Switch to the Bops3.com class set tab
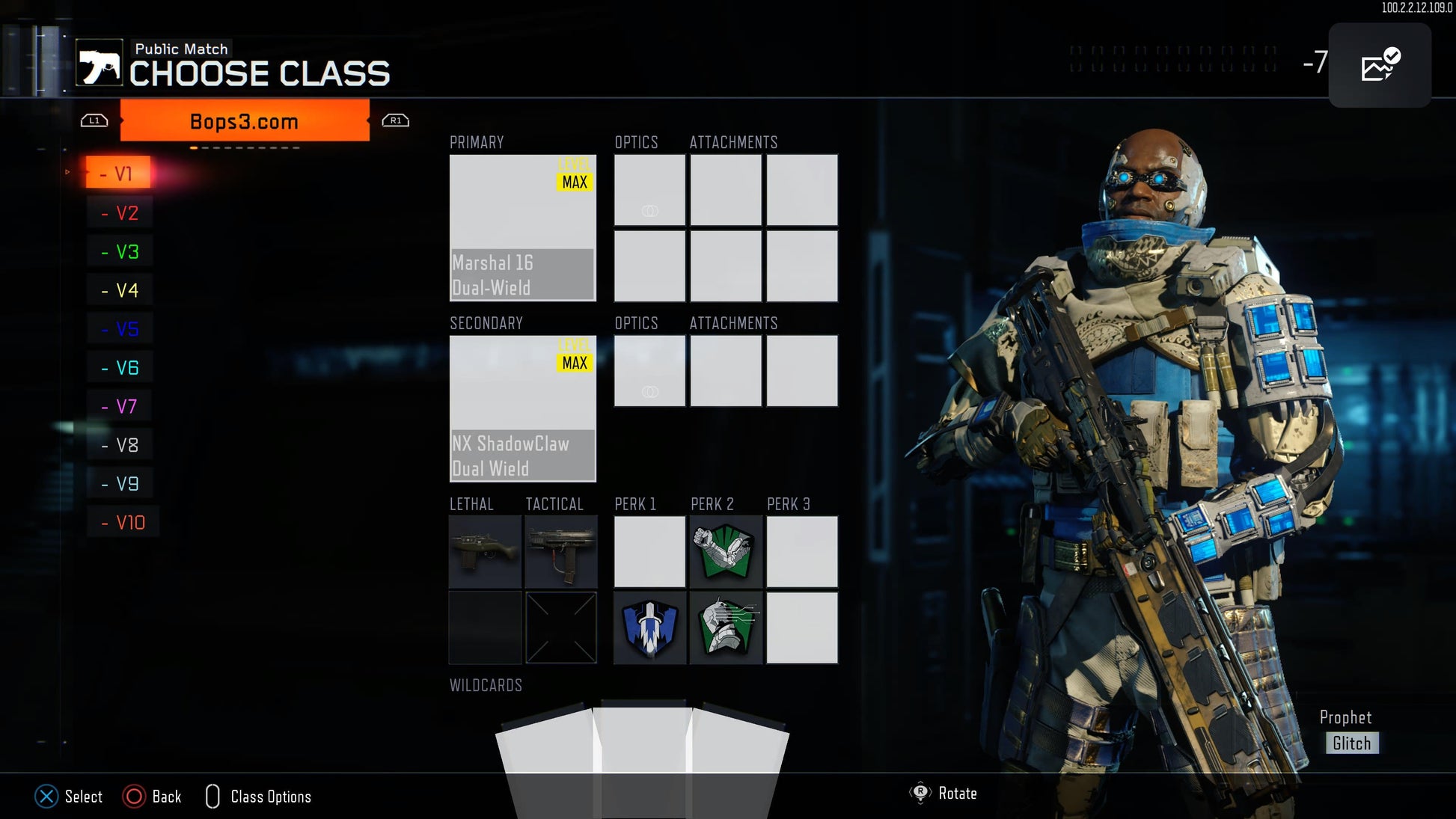This screenshot has width=1456, height=819. [245, 121]
